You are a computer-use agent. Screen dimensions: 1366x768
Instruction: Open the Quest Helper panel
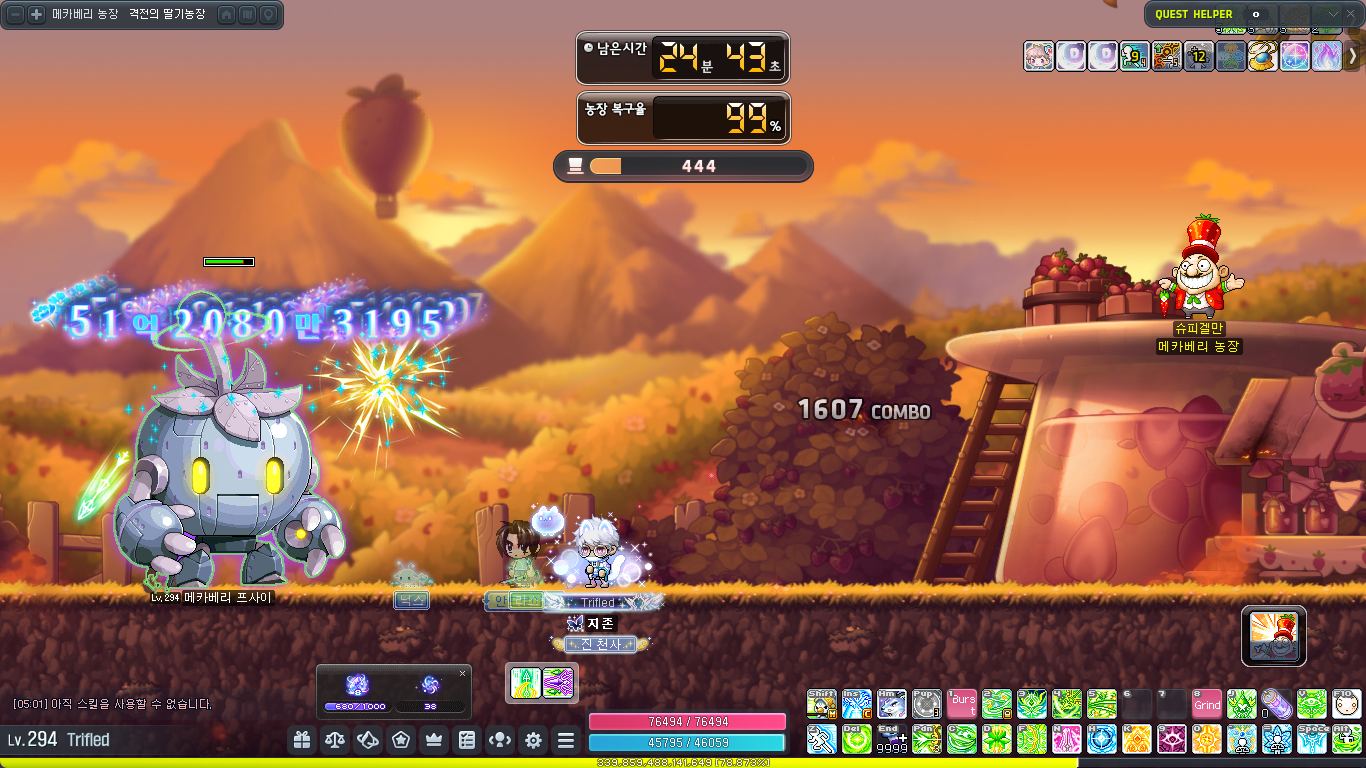(1194, 14)
